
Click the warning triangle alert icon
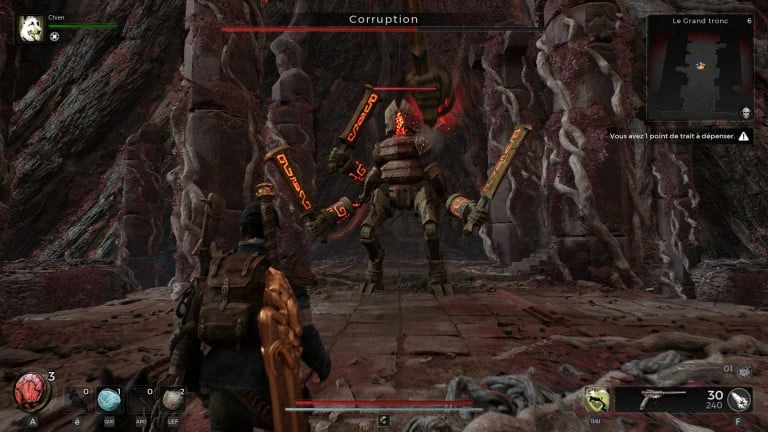point(743,135)
